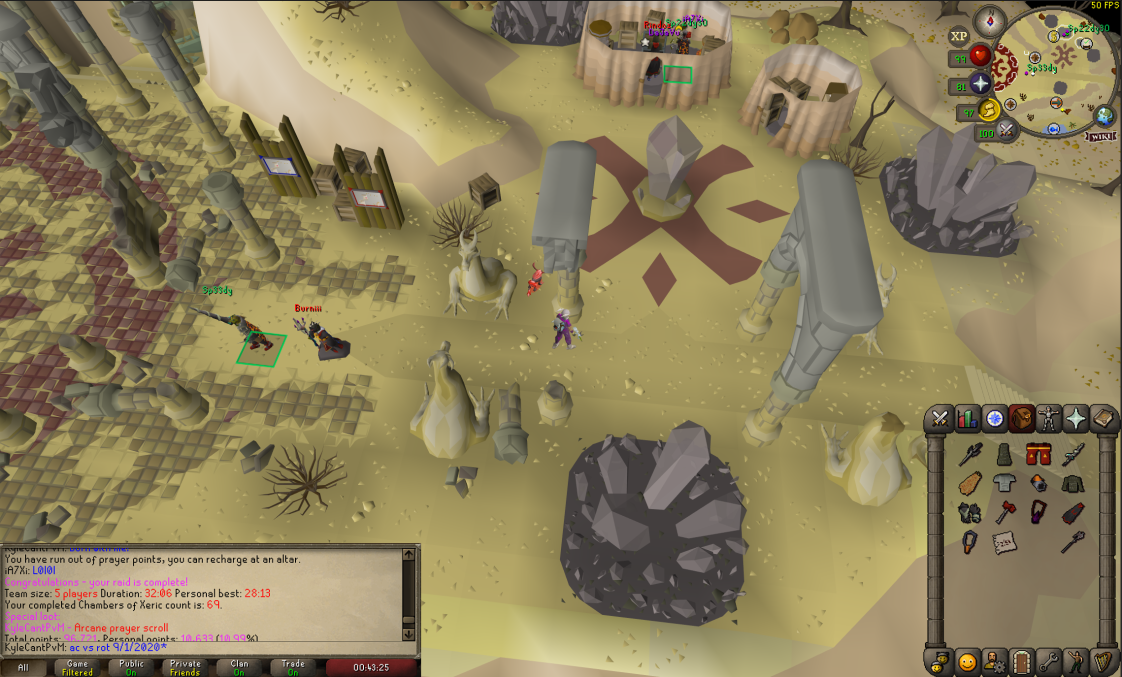This screenshot has height=677, width=1122.
Task: Open the world map globe
Action: coord(1104,115)
